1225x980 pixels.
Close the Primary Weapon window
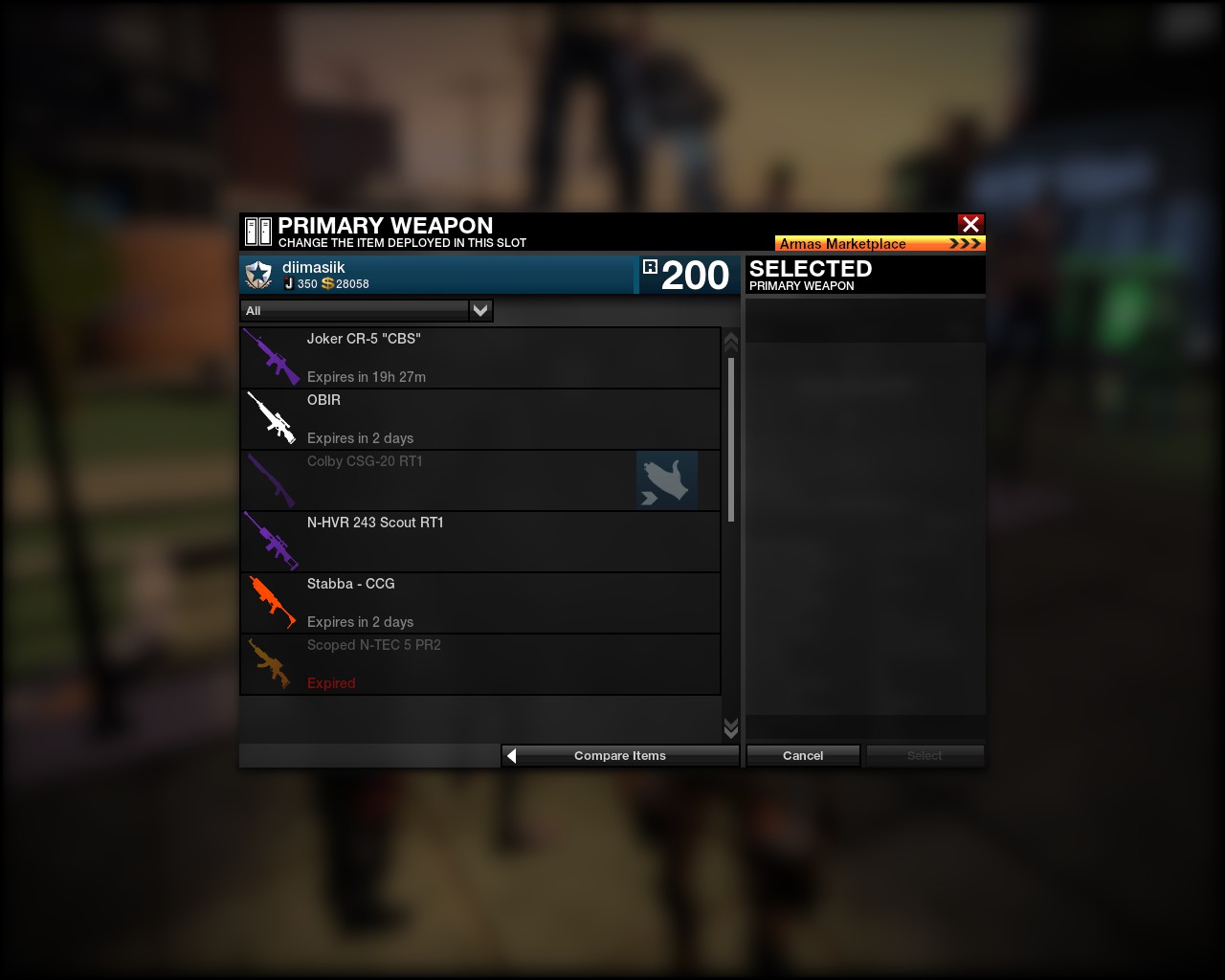[970, 224]
